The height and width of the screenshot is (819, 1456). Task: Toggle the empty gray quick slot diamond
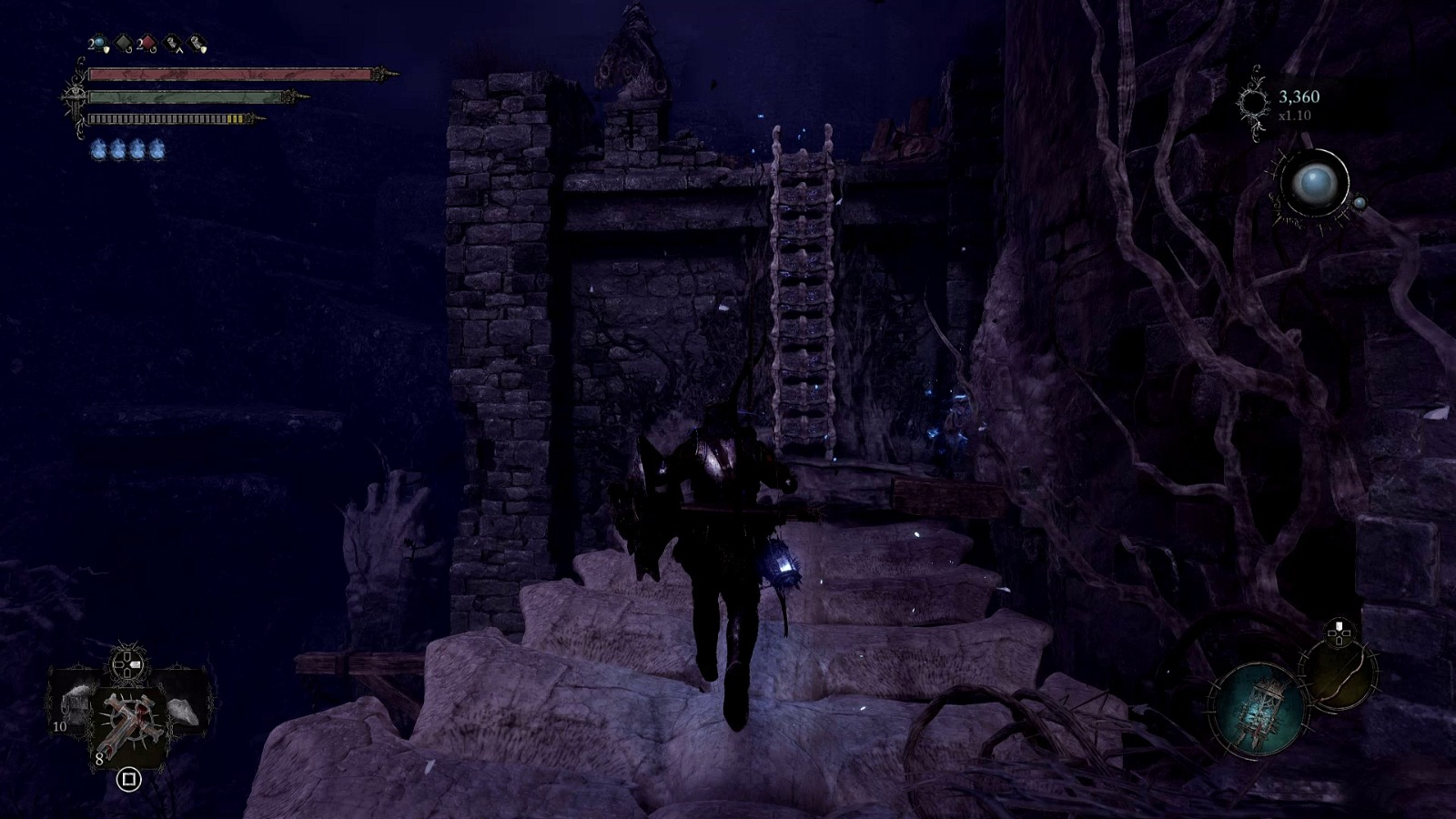(x=123, y=41)
